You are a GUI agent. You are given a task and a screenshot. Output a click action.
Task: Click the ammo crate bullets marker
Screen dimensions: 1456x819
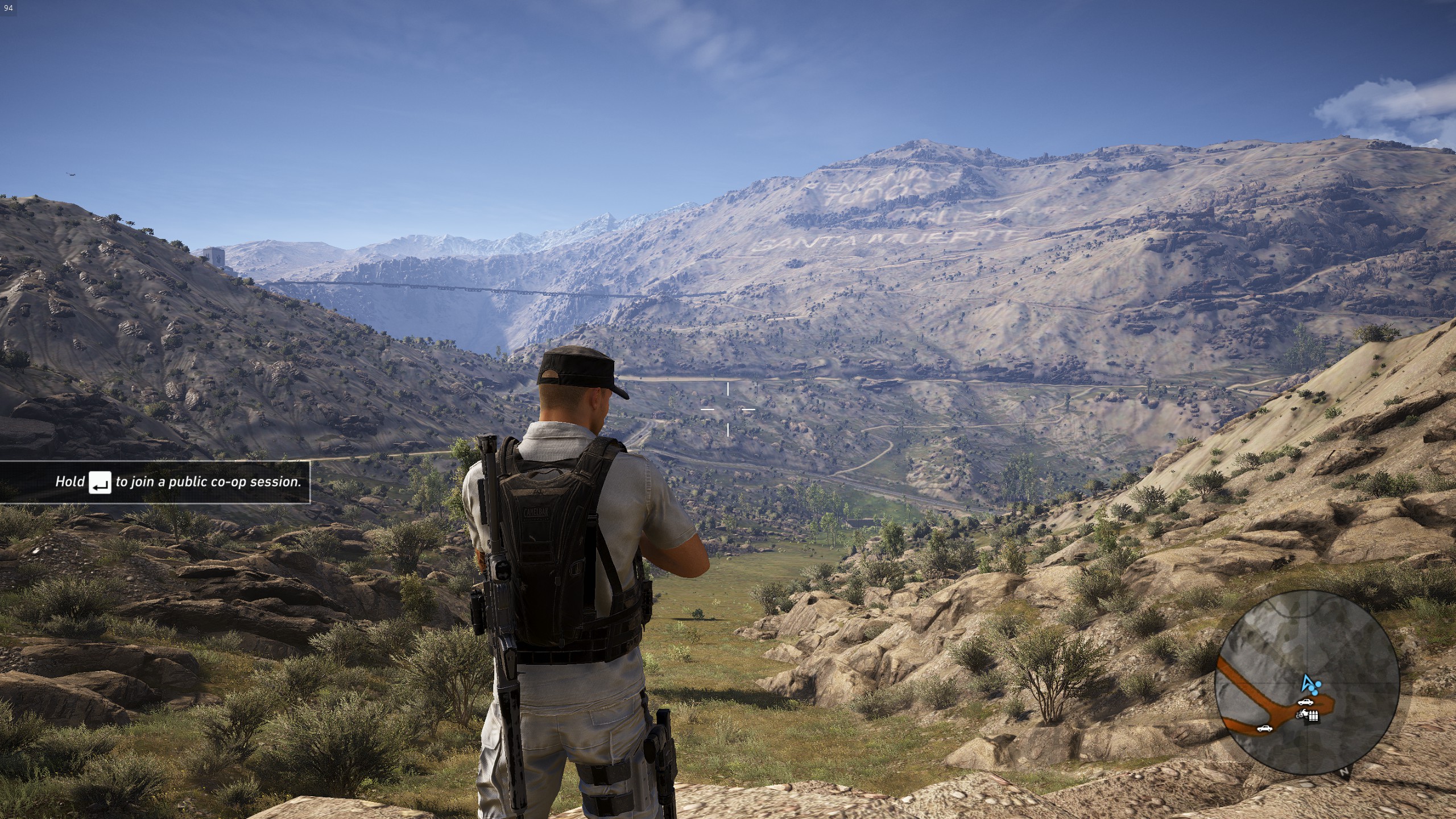(1313, 715)
